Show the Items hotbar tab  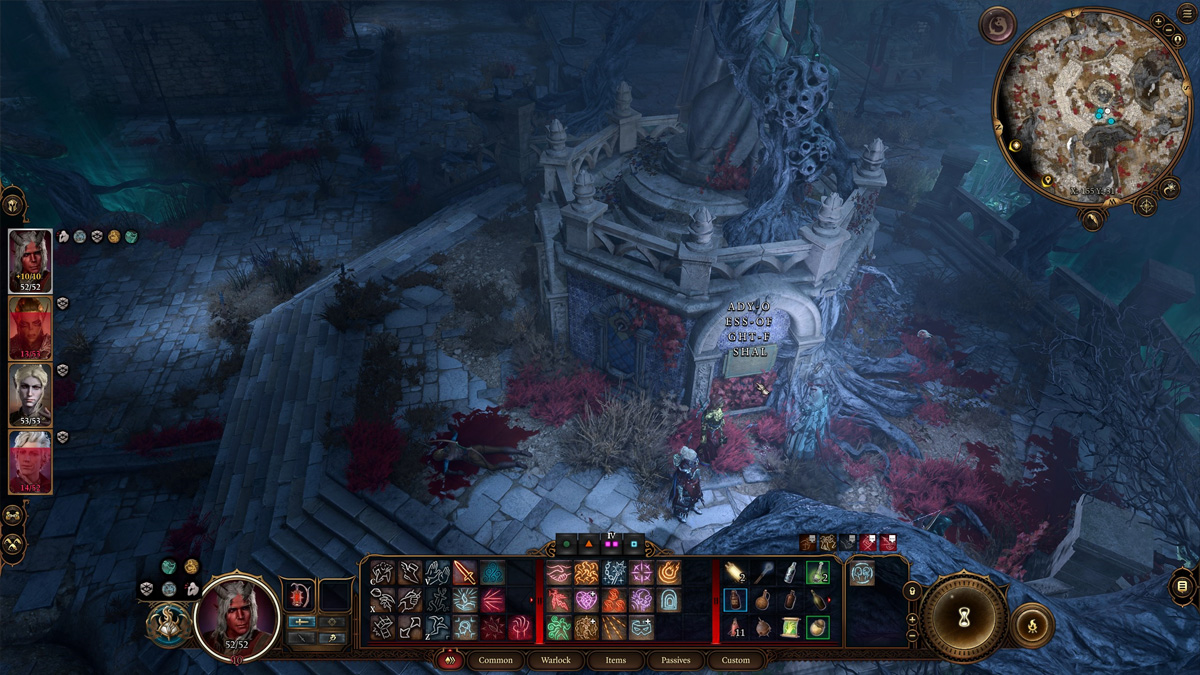[616, 660]
